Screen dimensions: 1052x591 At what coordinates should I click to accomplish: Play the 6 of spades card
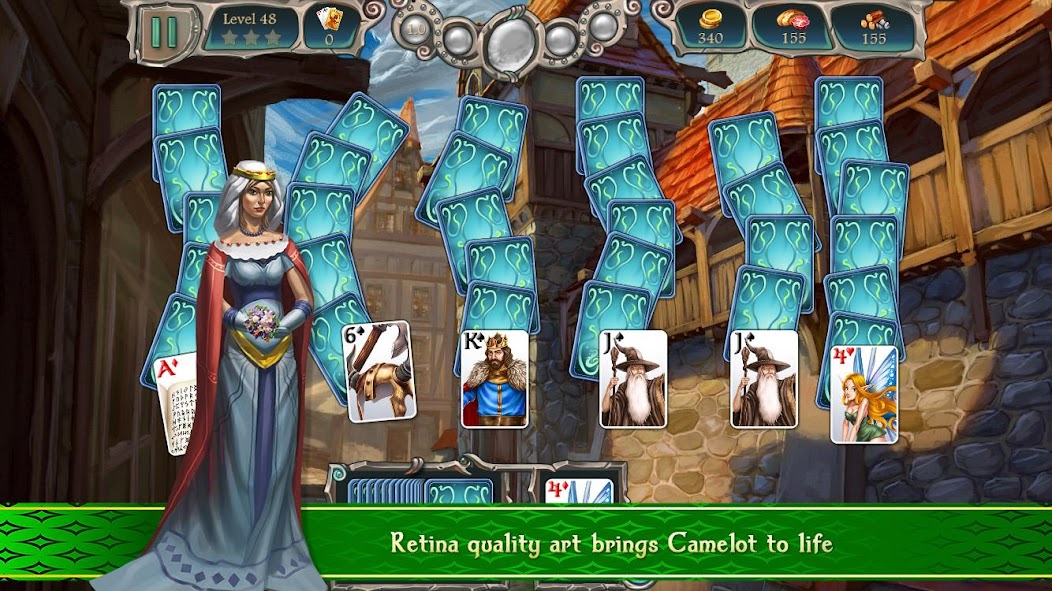point(378,369)
